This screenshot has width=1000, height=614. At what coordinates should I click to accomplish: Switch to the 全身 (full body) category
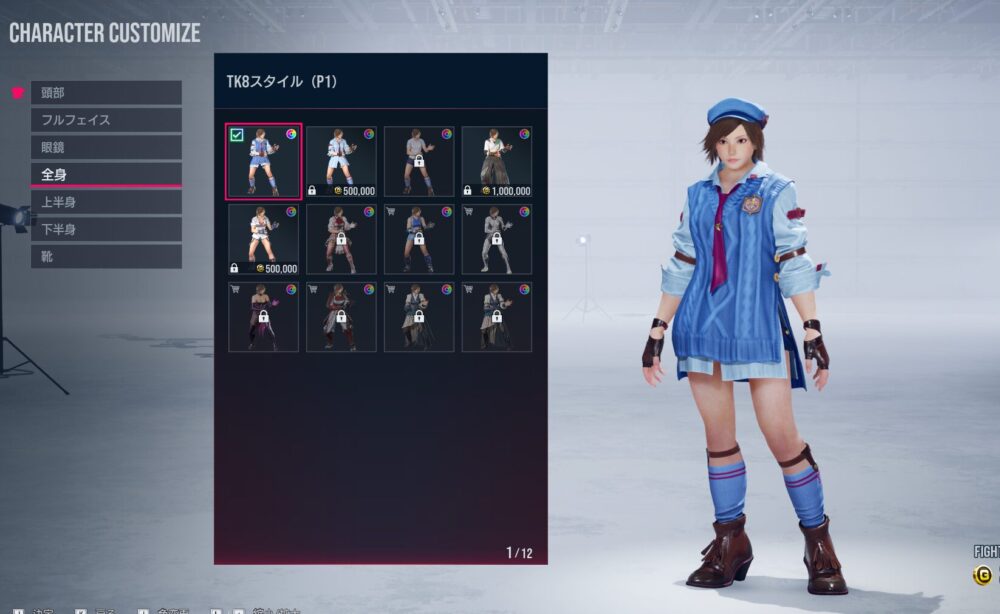(106, 174)
